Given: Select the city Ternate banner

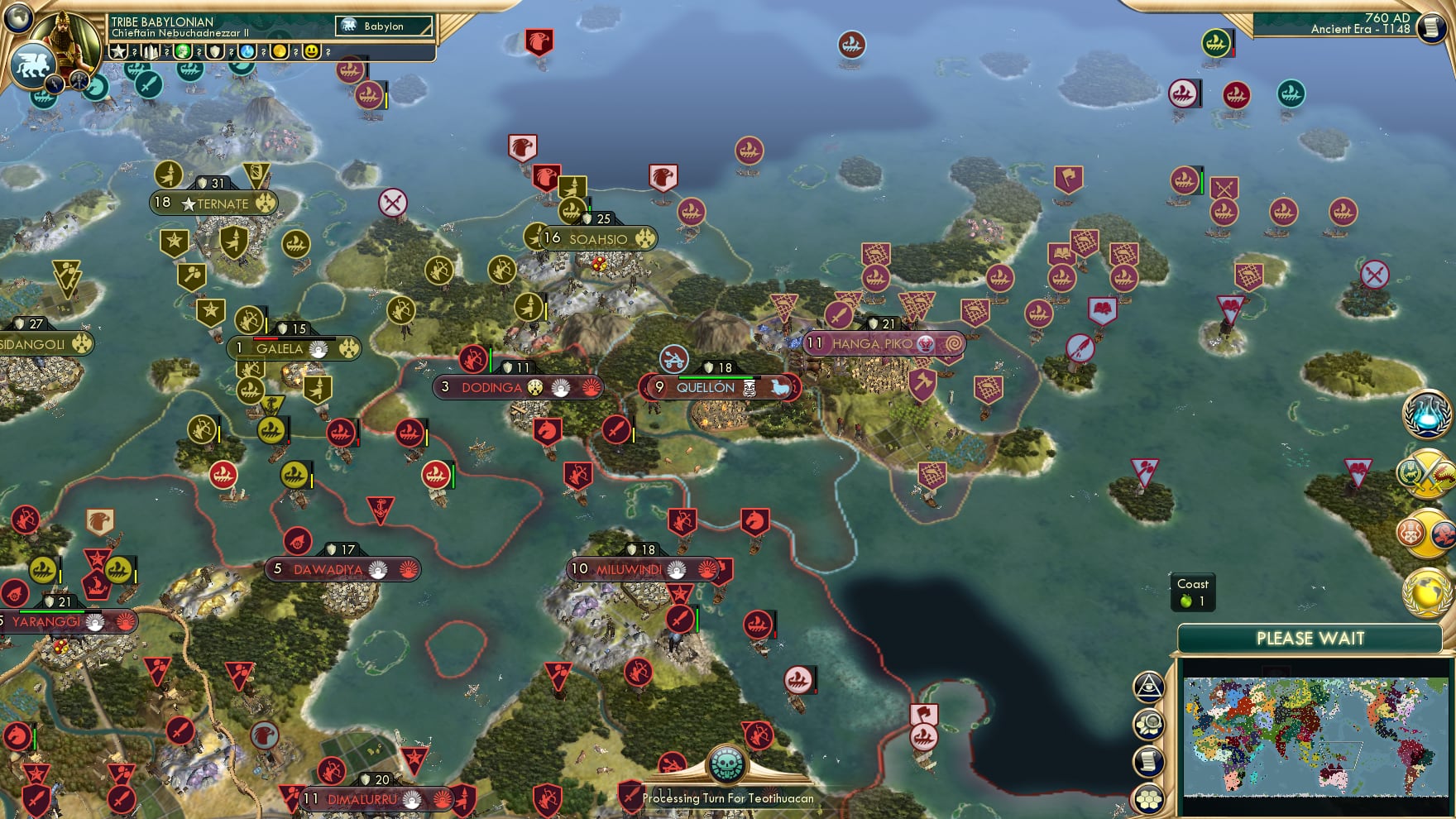Looking at the screenshot, I should pyautogui.click(x=213, y=204).
